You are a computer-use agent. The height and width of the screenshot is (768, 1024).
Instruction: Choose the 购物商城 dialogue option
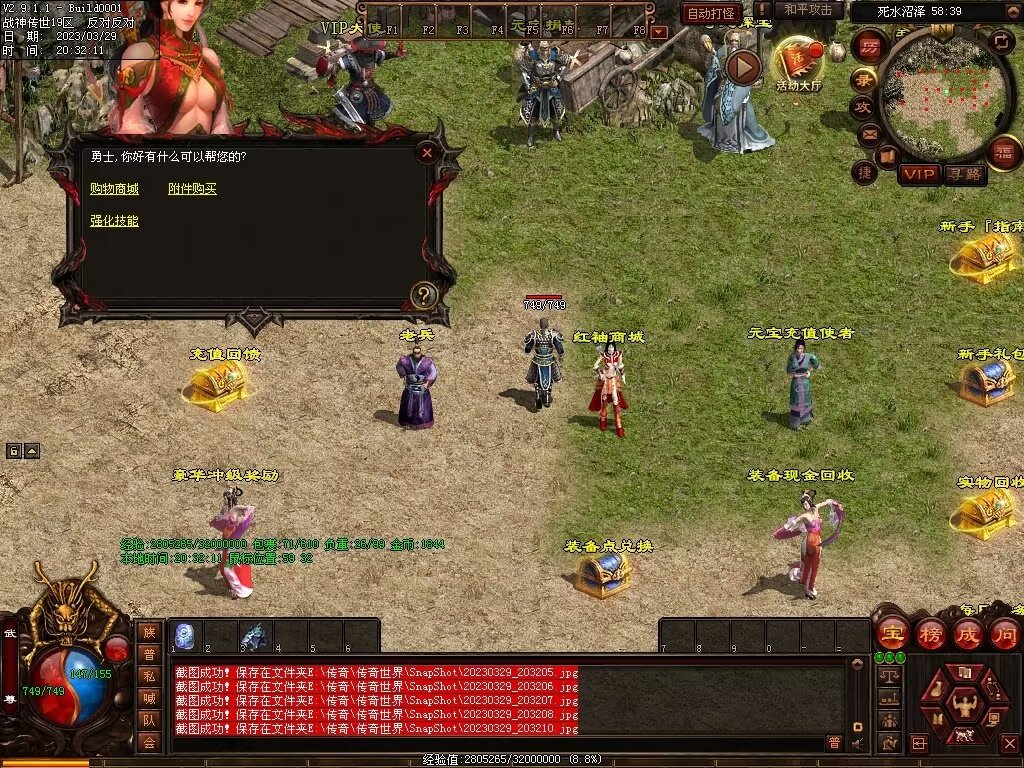[114, 189]
